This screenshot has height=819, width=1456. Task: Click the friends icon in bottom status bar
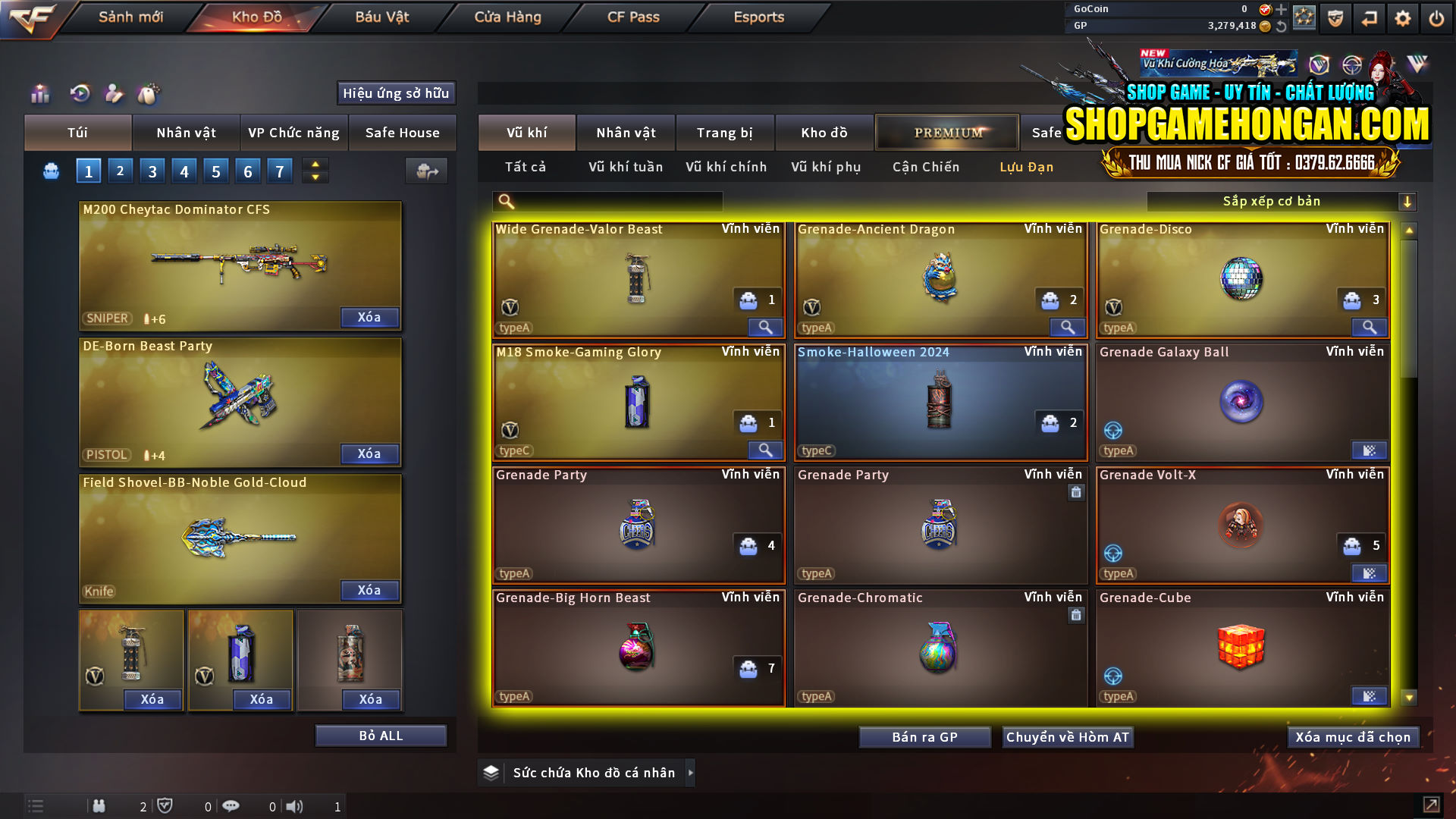99,806
